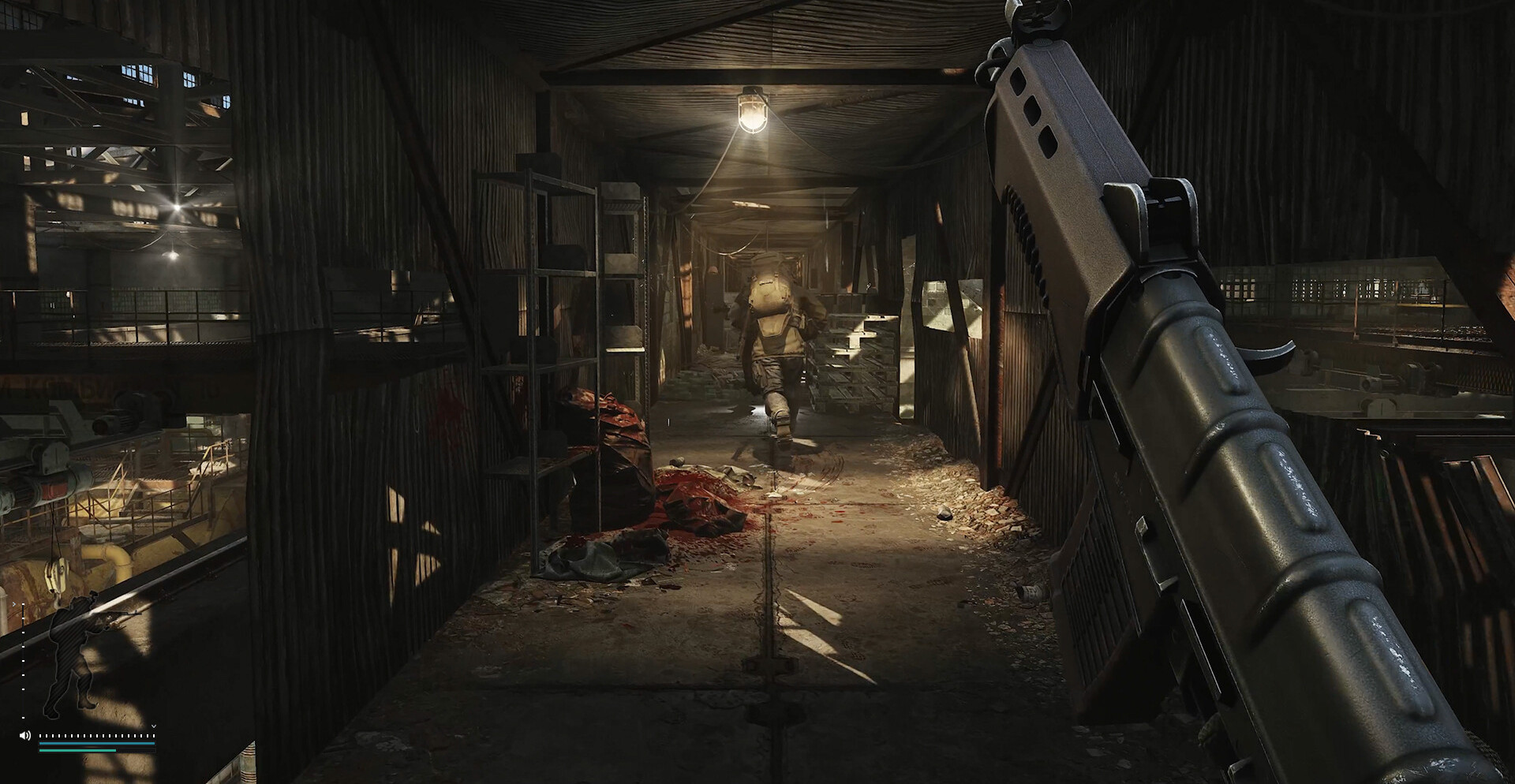Click the speaker noise-level icon
1515x784 pixels.
(24, 735)
